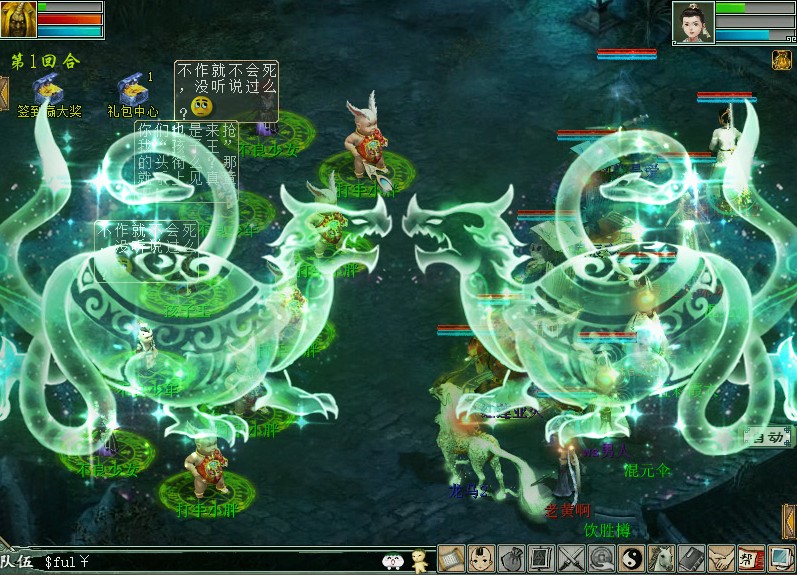
Task: Select the player character portrait
Action: 693,21
